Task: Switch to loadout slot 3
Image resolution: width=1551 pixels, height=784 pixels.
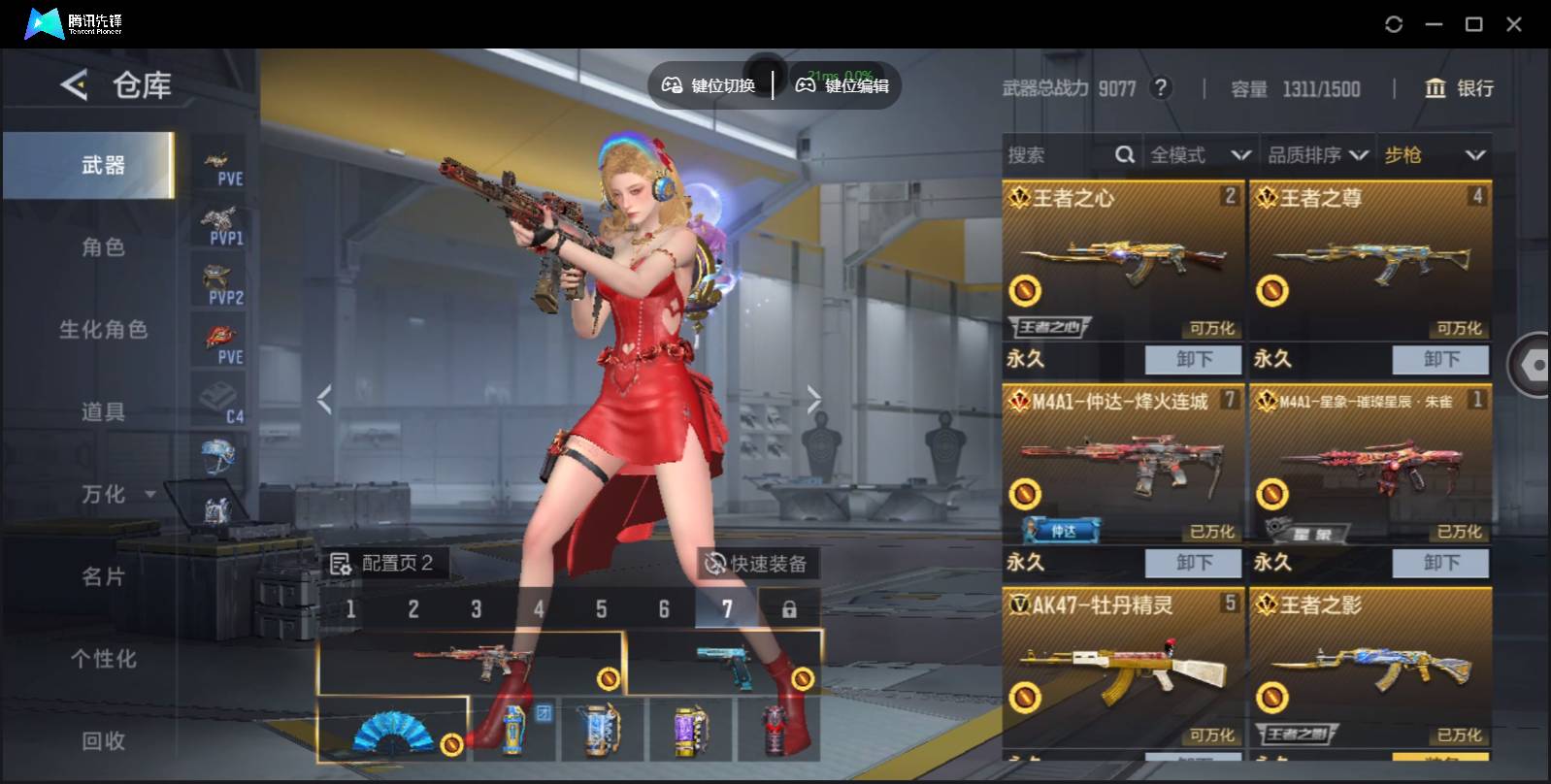Action: point(476,609)
